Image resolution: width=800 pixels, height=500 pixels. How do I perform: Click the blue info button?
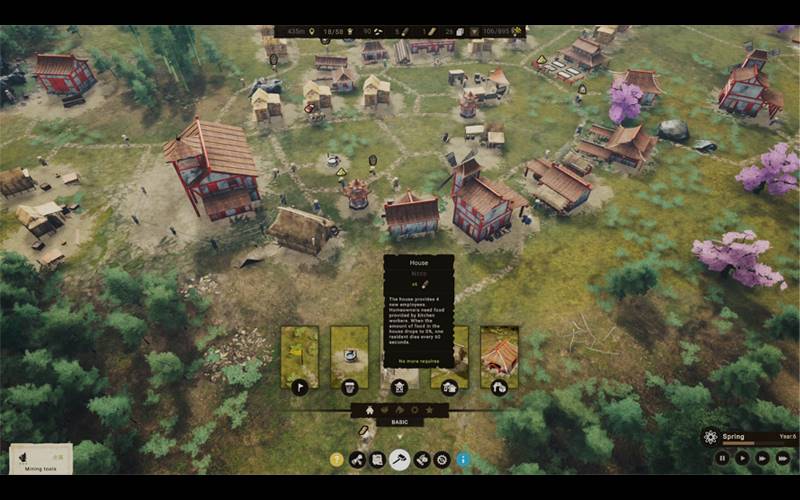[x=463, y=459]
